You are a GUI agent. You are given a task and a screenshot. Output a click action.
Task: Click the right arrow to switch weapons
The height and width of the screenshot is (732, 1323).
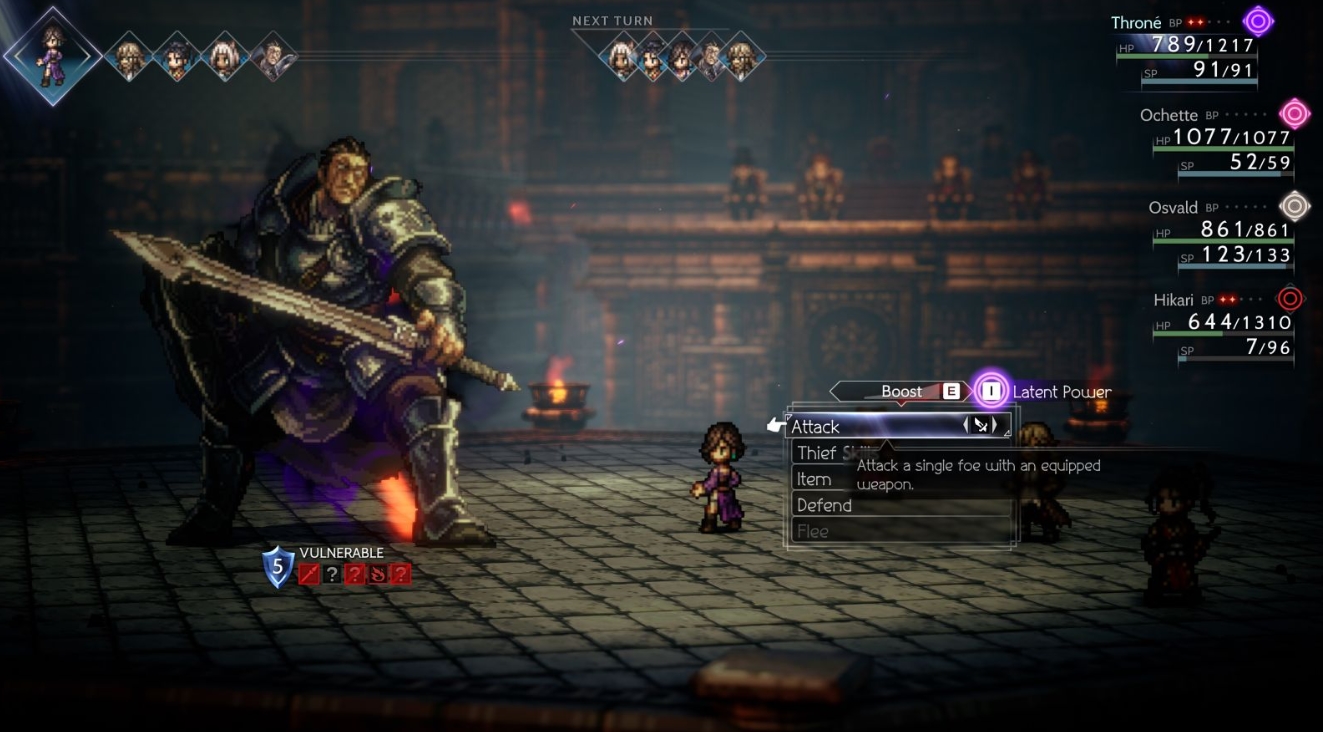(997, 426)
